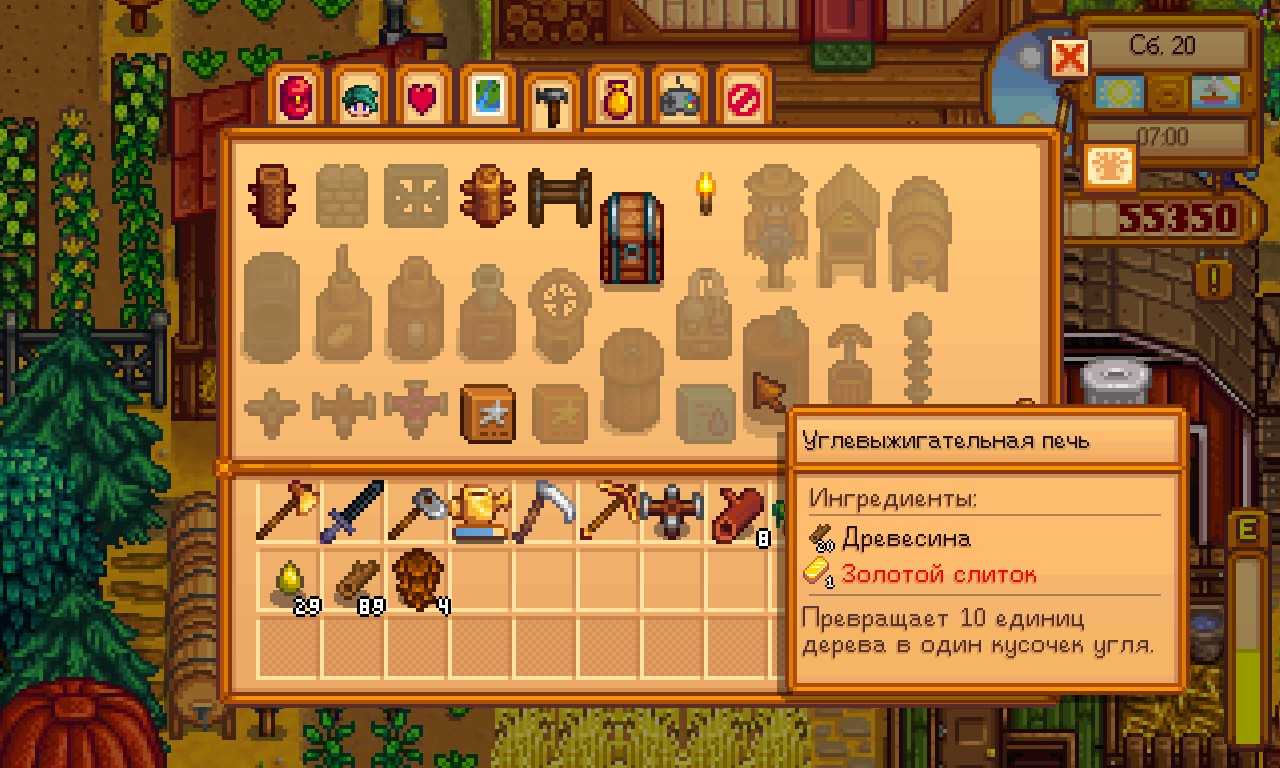Choose the gate recipe
Screen dimensions: 1280x768
tap(559, 196)
